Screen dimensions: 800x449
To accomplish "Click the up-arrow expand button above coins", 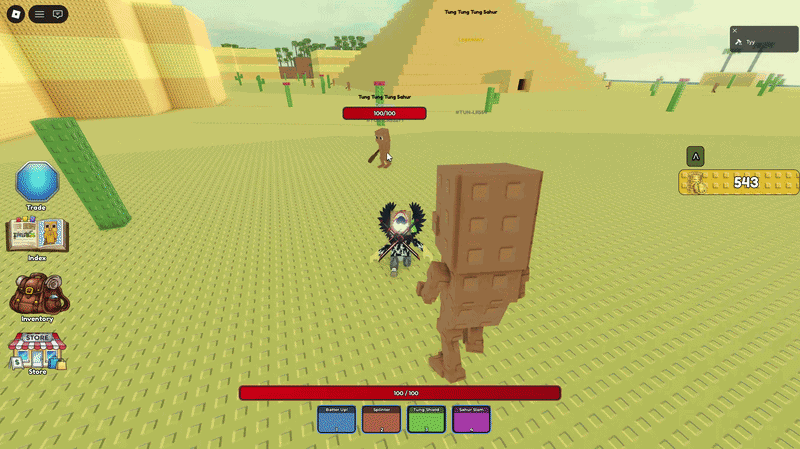I will pyautogui.click(x=695, y=156).
